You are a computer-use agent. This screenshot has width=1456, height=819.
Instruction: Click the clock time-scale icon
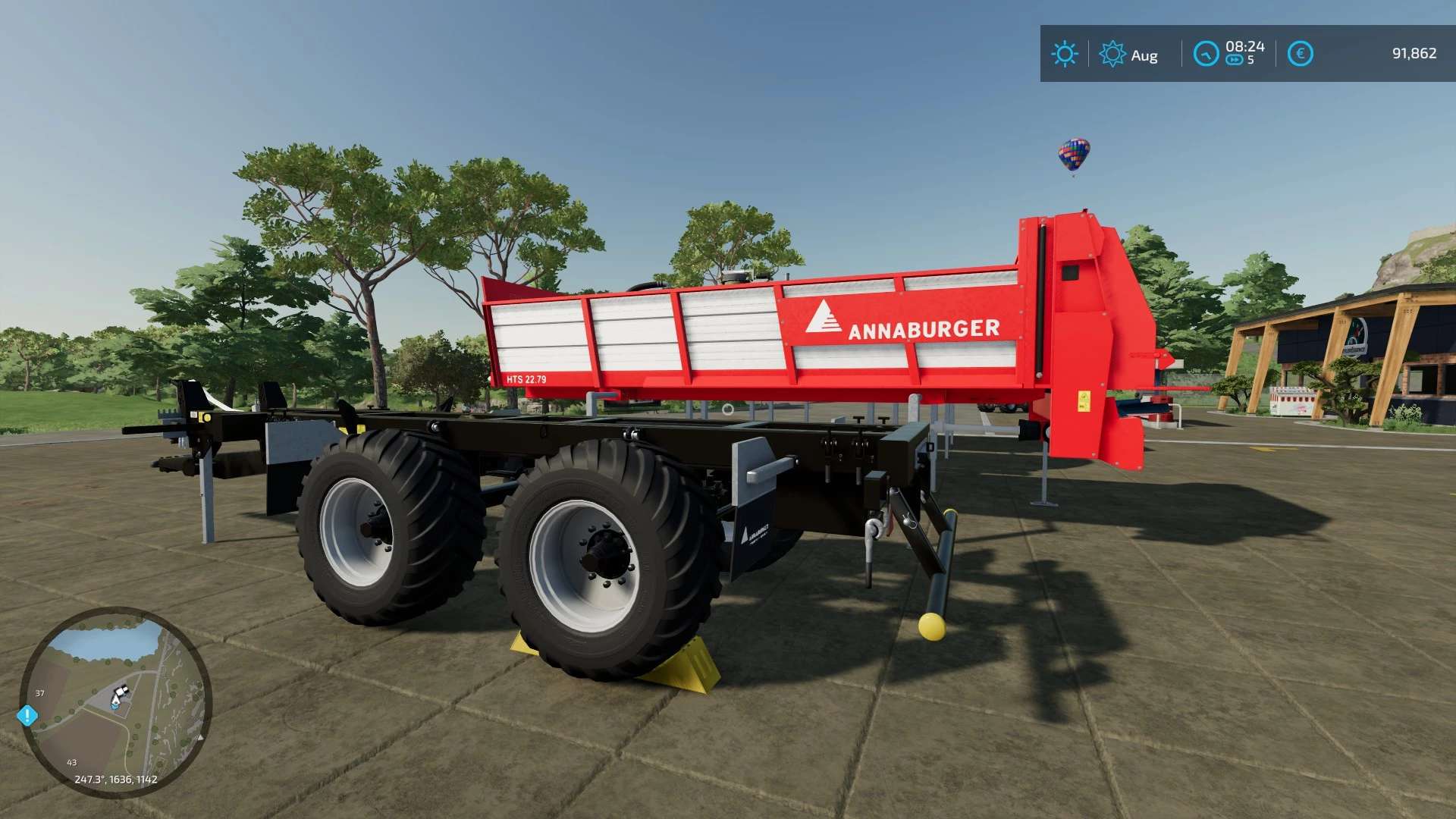pyautogui.click(x=1206, y=54)
